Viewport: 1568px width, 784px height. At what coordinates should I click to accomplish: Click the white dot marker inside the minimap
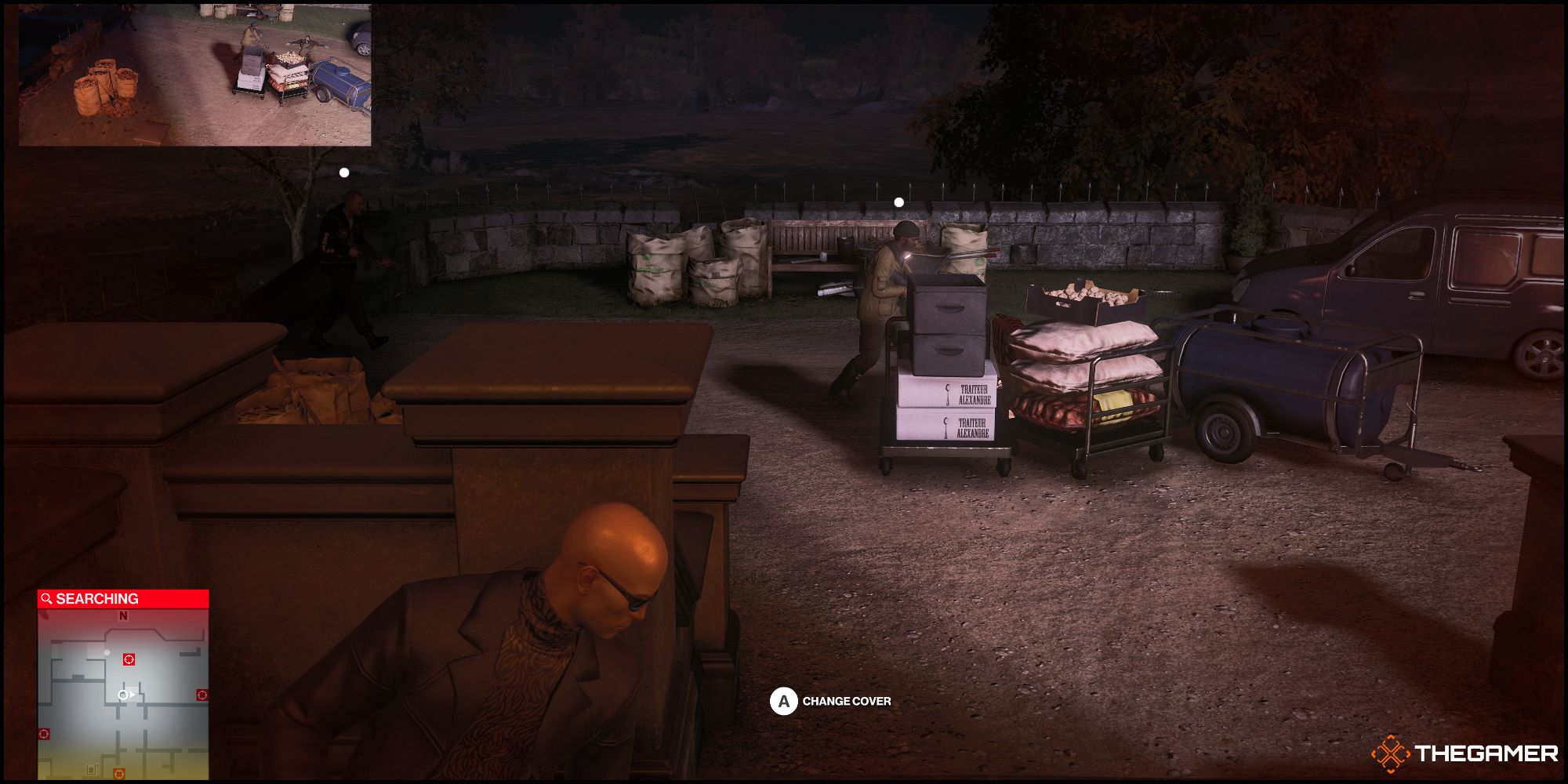pyautogui.click(x=107, y=652)
